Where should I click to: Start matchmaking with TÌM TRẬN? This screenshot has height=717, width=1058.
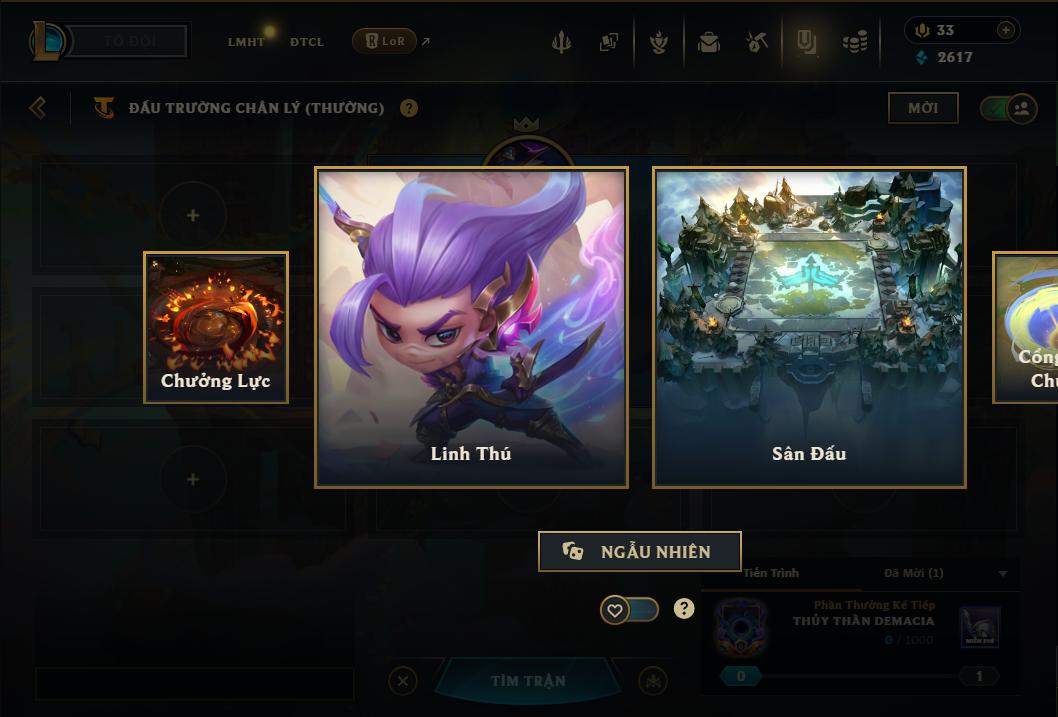click(x=527, y=681)
